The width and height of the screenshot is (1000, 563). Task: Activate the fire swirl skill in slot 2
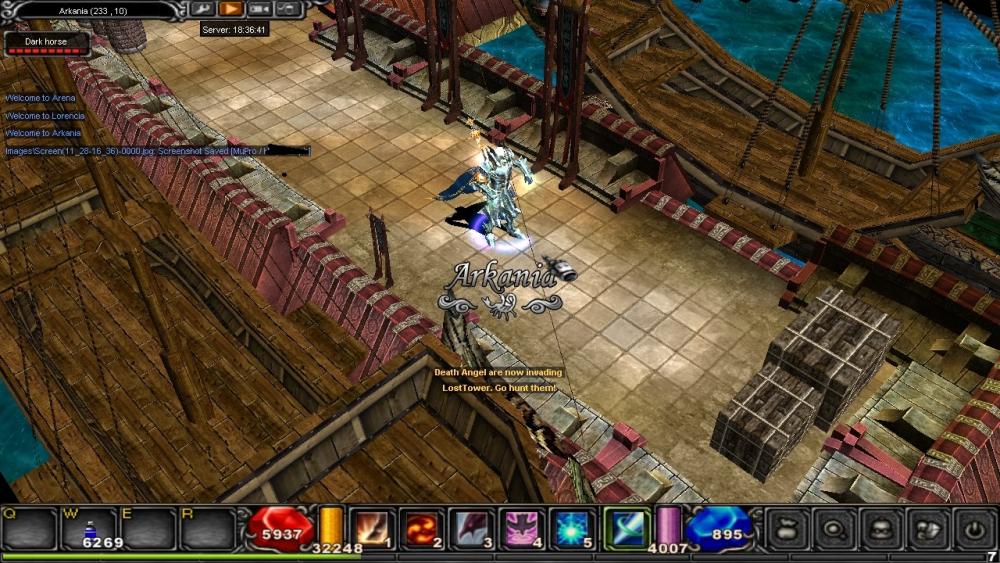pos(421,527)
